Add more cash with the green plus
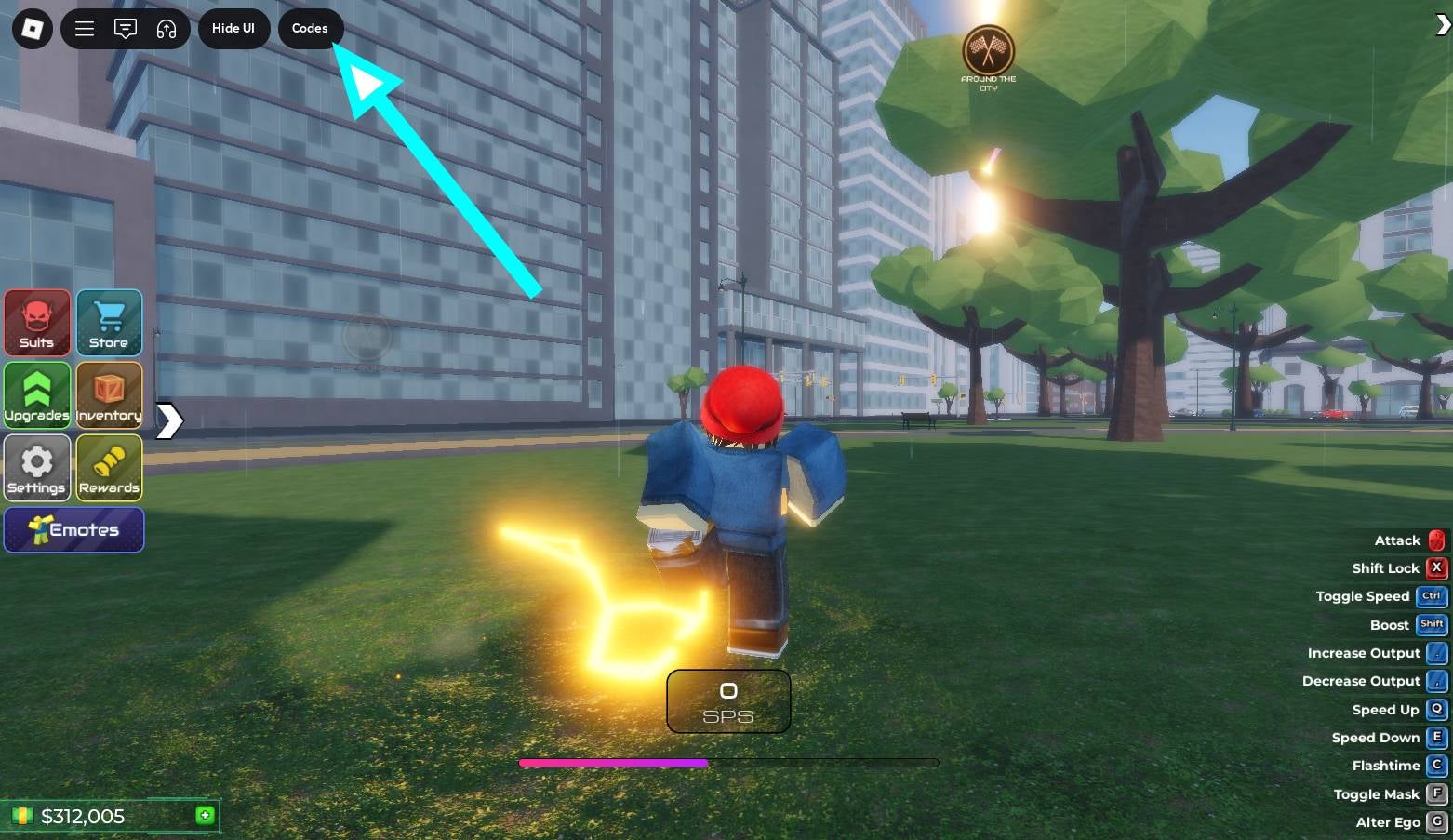The height and width of the screenshot is (840, 1453). [205, 816]
